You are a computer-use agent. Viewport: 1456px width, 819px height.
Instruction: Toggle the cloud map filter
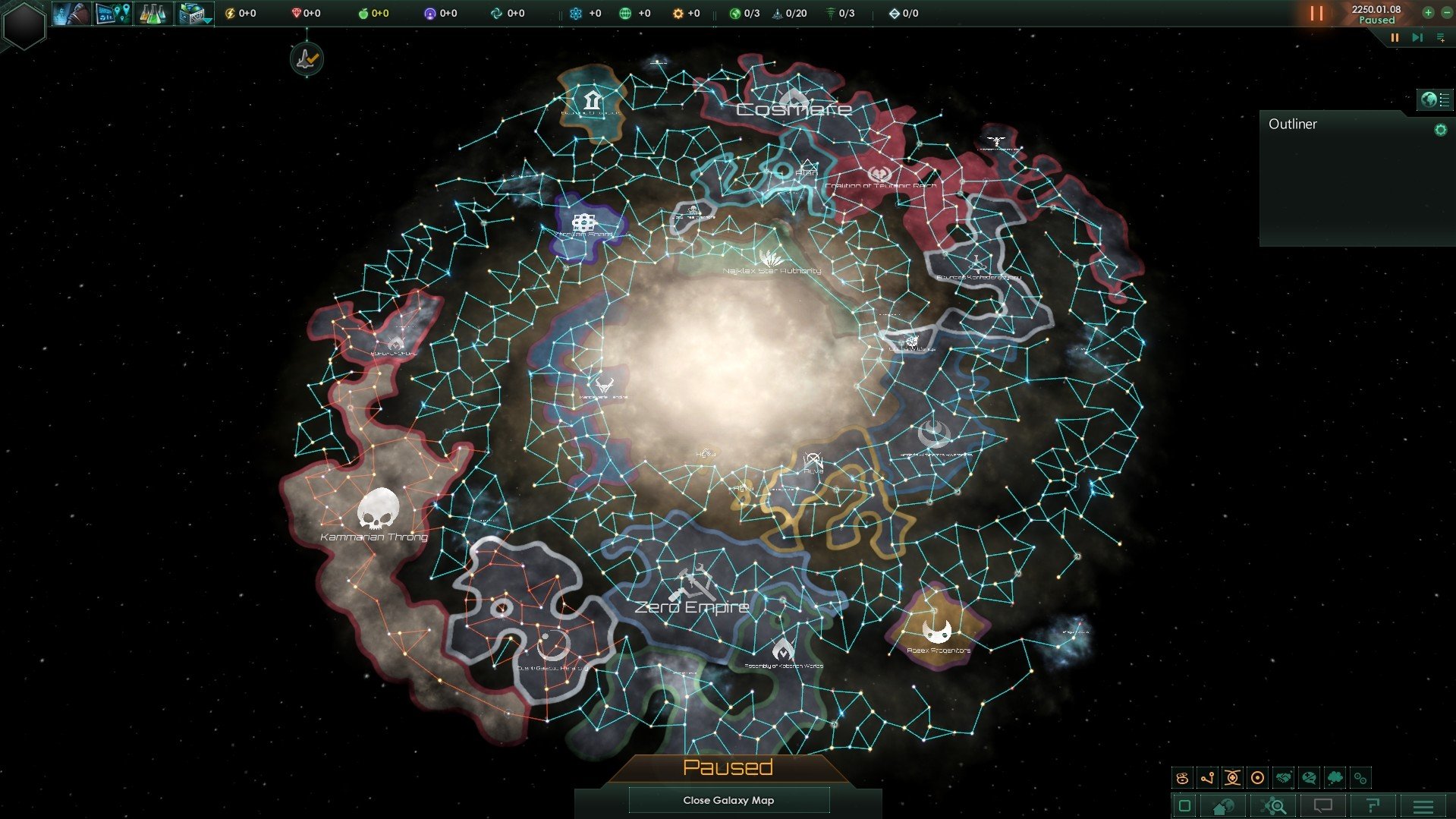1335,778
